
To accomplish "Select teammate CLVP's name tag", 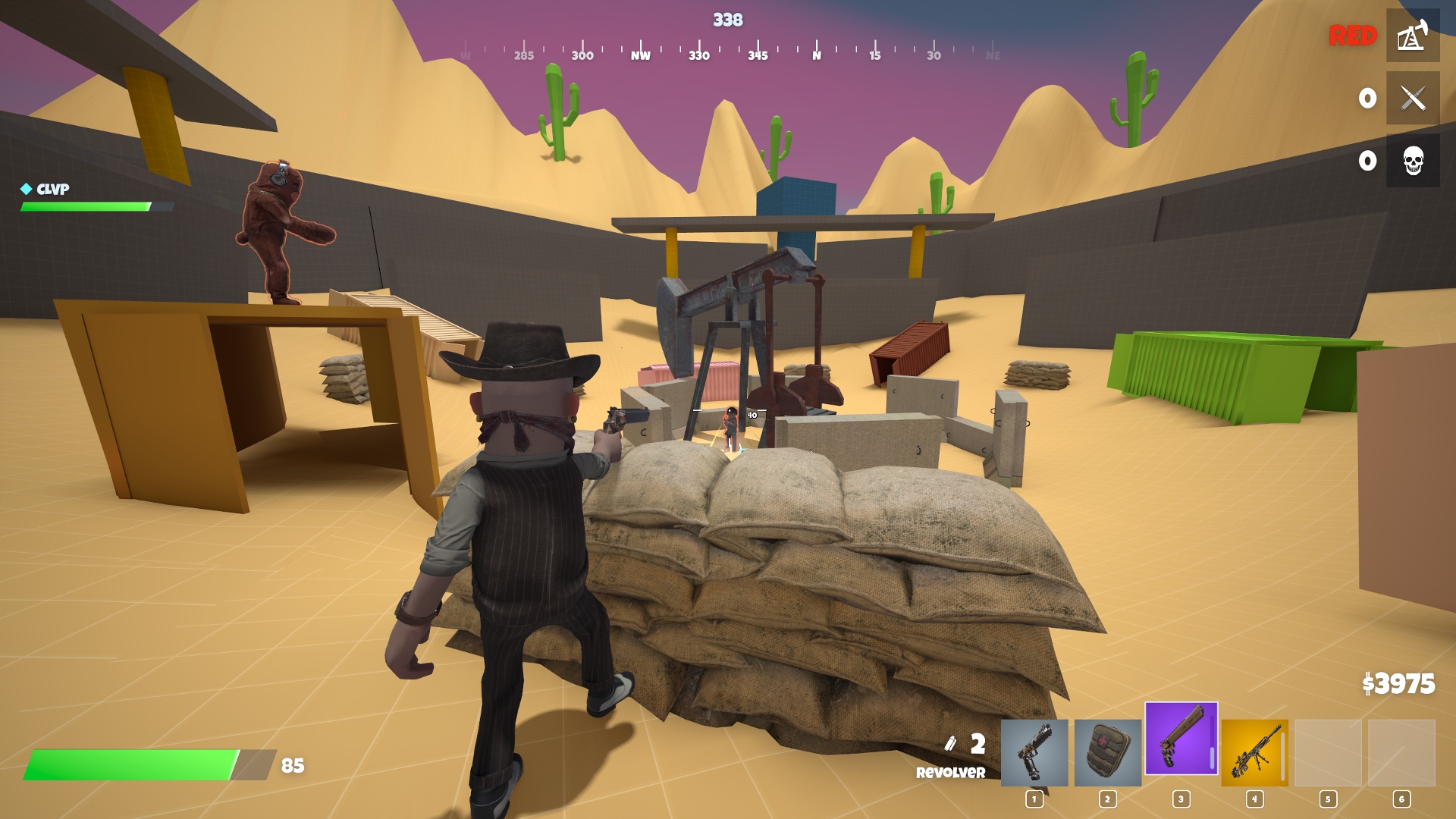I will (52, 189).
